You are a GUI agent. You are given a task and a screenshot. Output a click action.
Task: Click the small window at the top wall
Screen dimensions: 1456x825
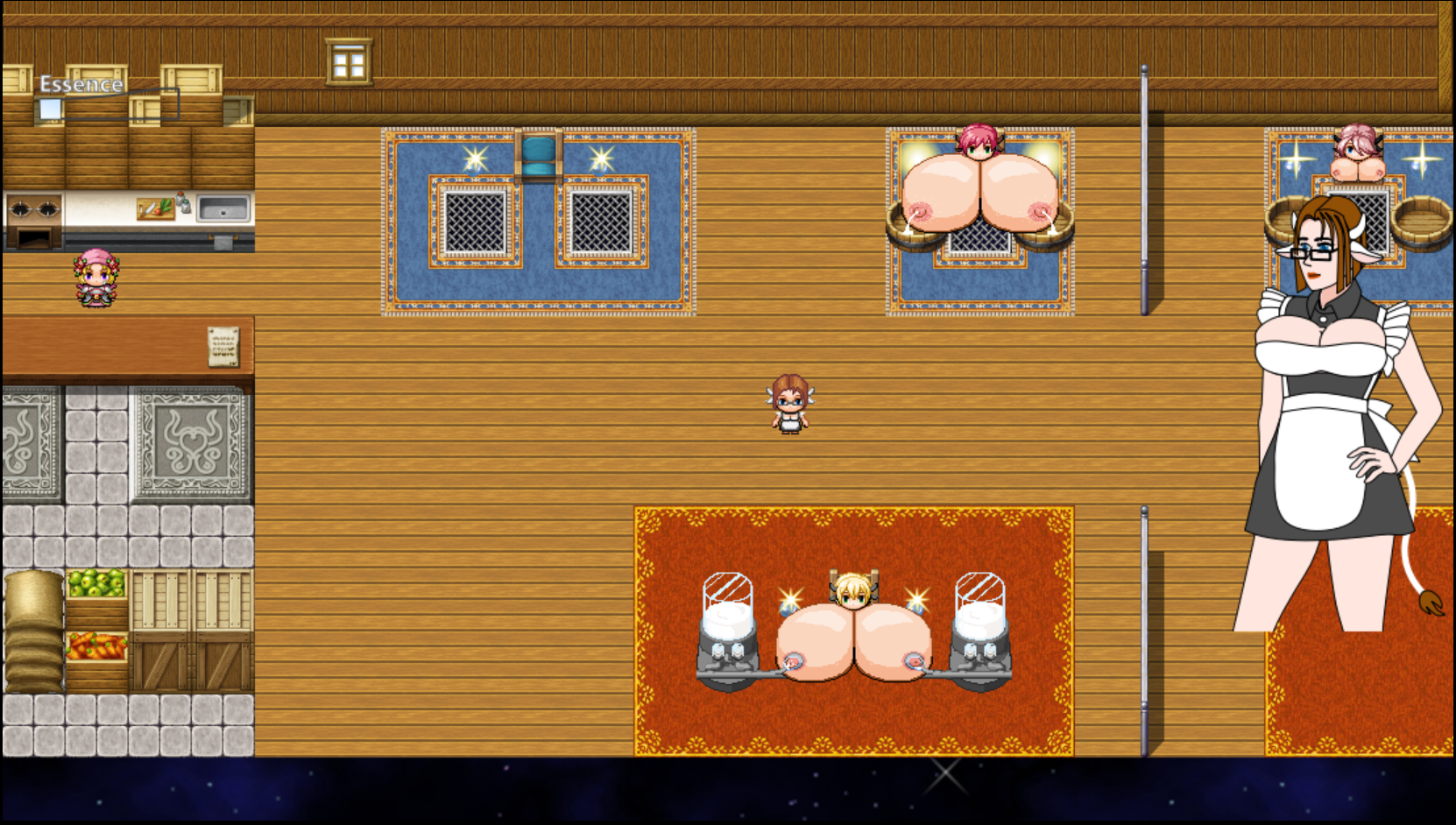point(347,60)
